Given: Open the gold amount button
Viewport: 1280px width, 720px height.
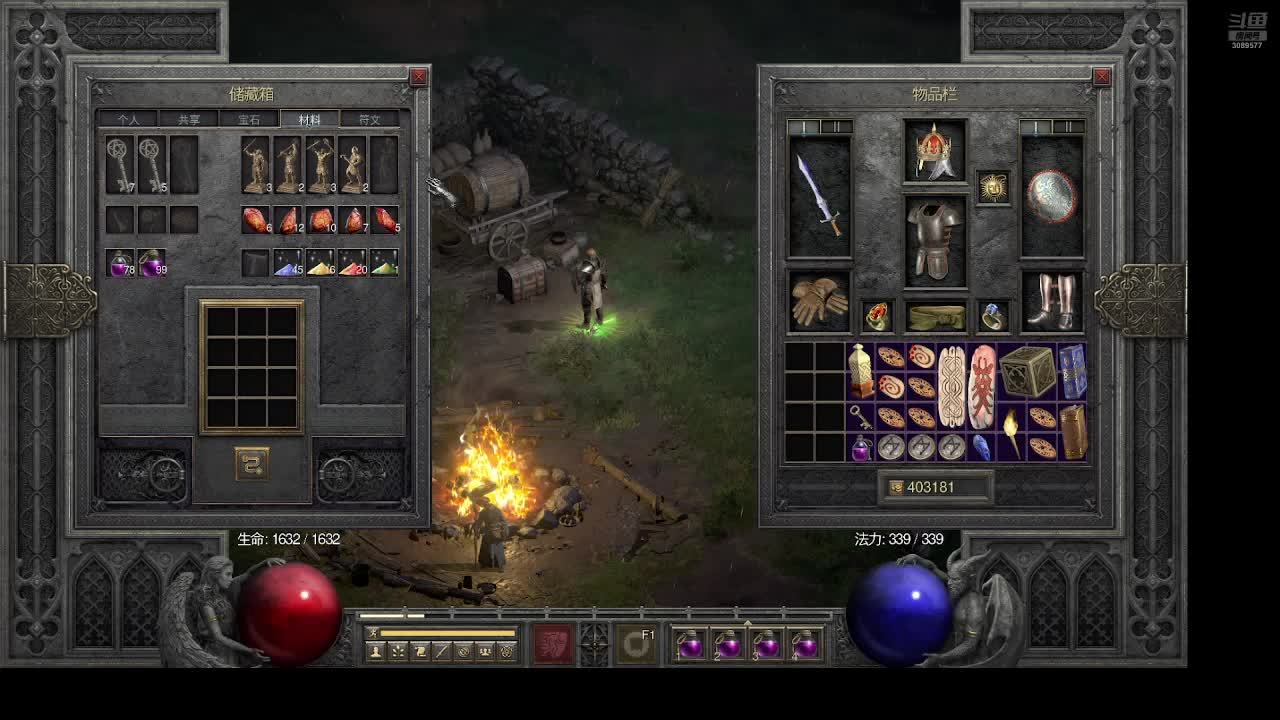Looking at the screenshot, I should point(936,487).
